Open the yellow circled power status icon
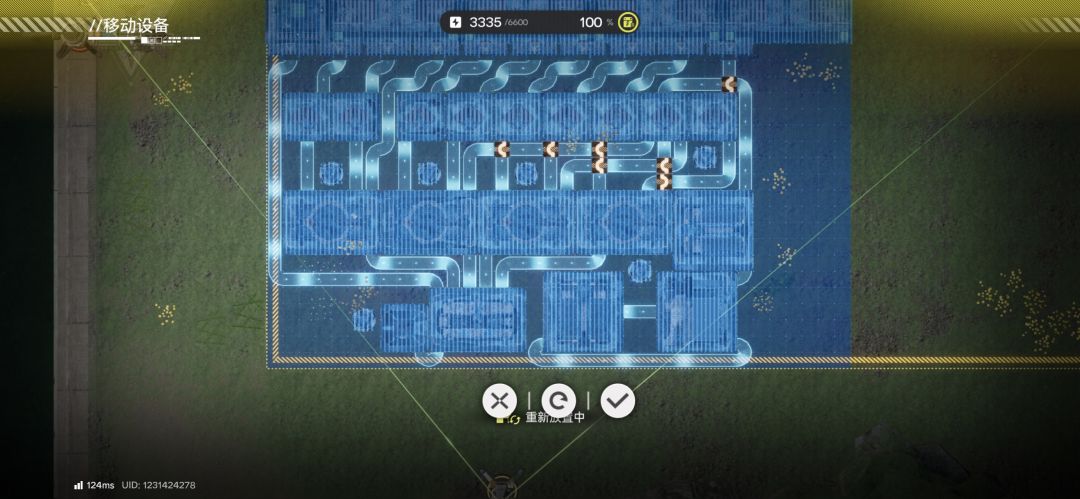This screenshot has width=1080, height=499. coord(628,22)
